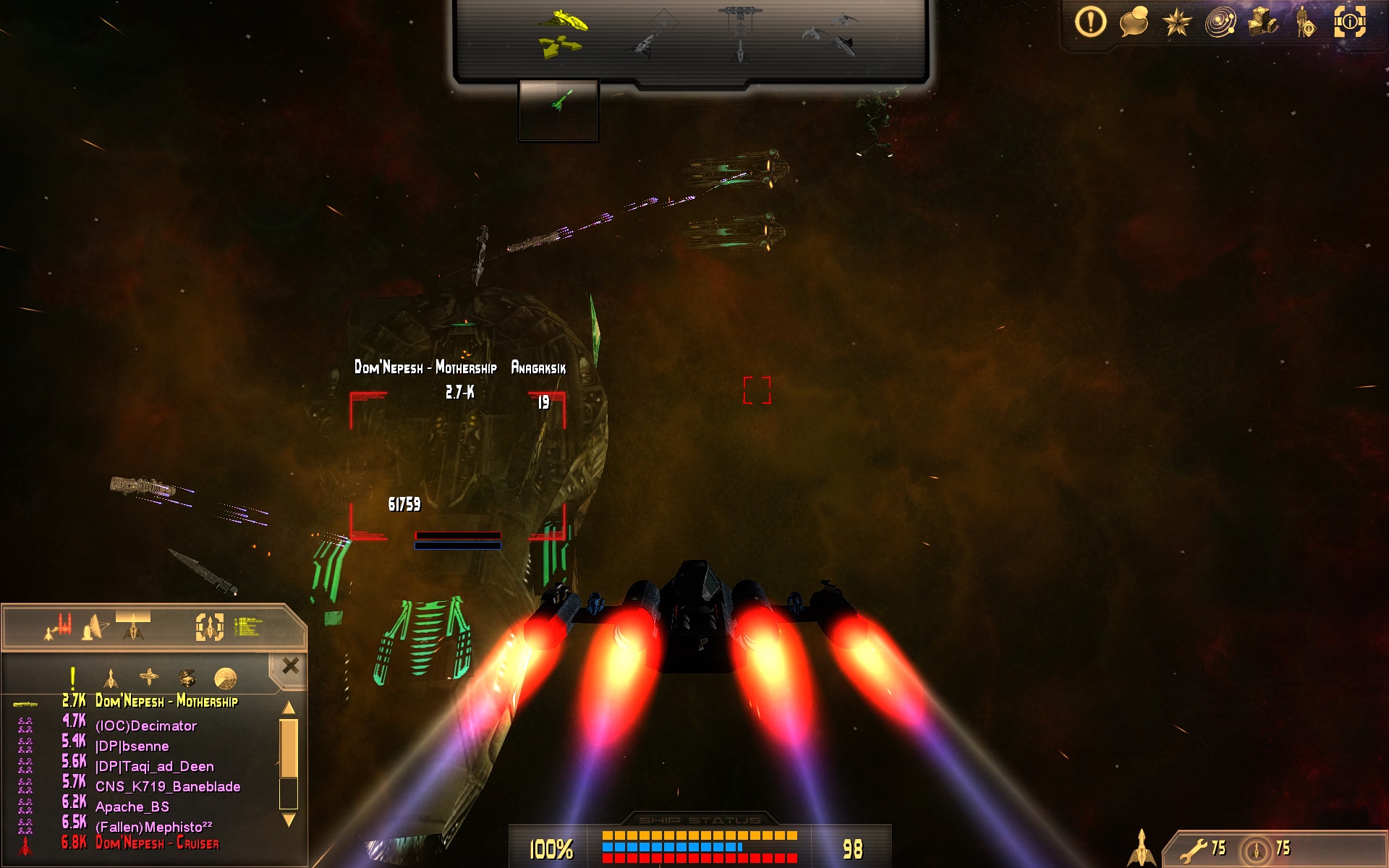Open the solar system map icon
The height and width of the screenshot is (868, 1389).
click(1220, 22)
